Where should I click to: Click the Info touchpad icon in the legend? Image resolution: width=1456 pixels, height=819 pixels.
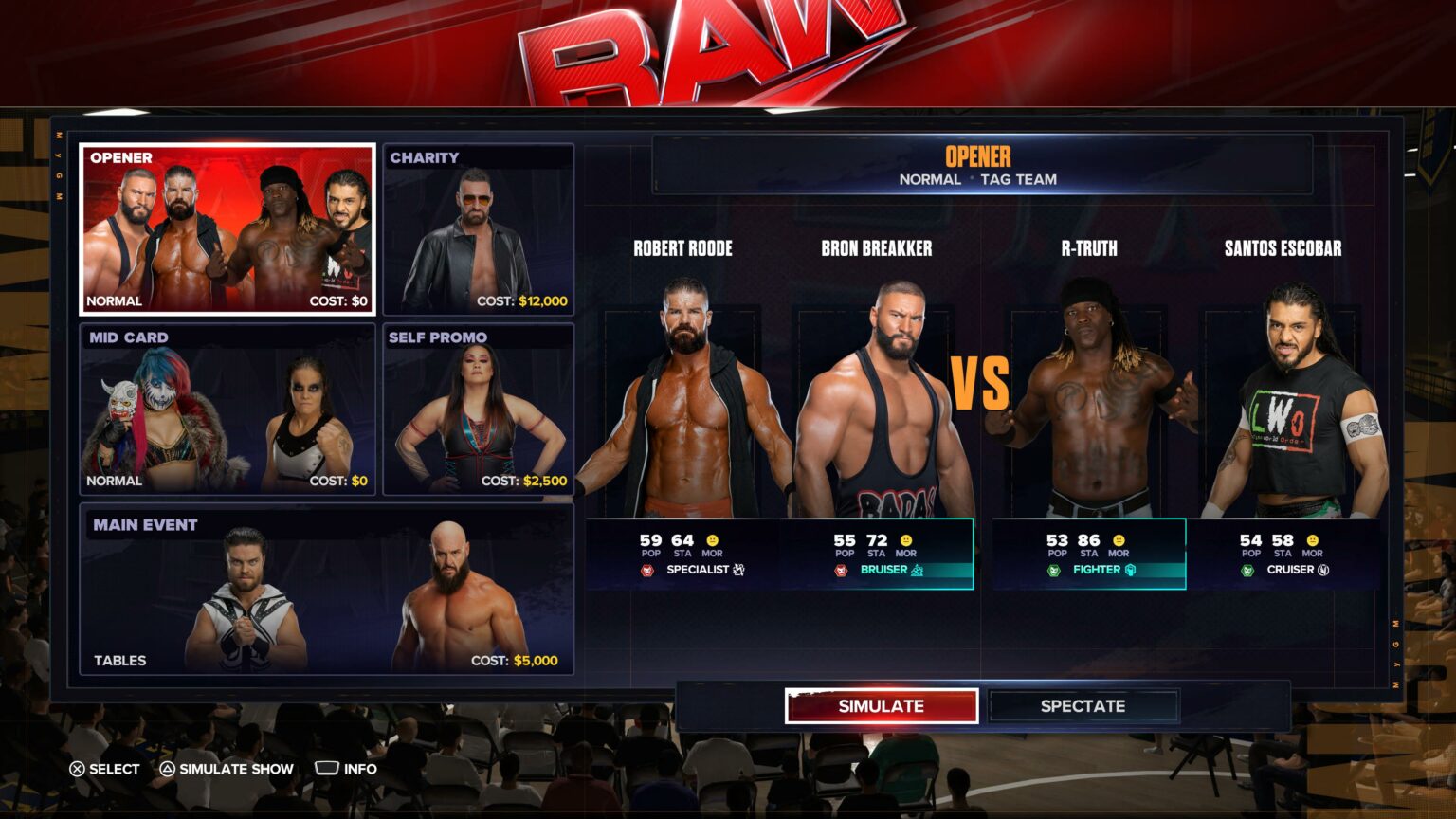(x=327, y=768)
